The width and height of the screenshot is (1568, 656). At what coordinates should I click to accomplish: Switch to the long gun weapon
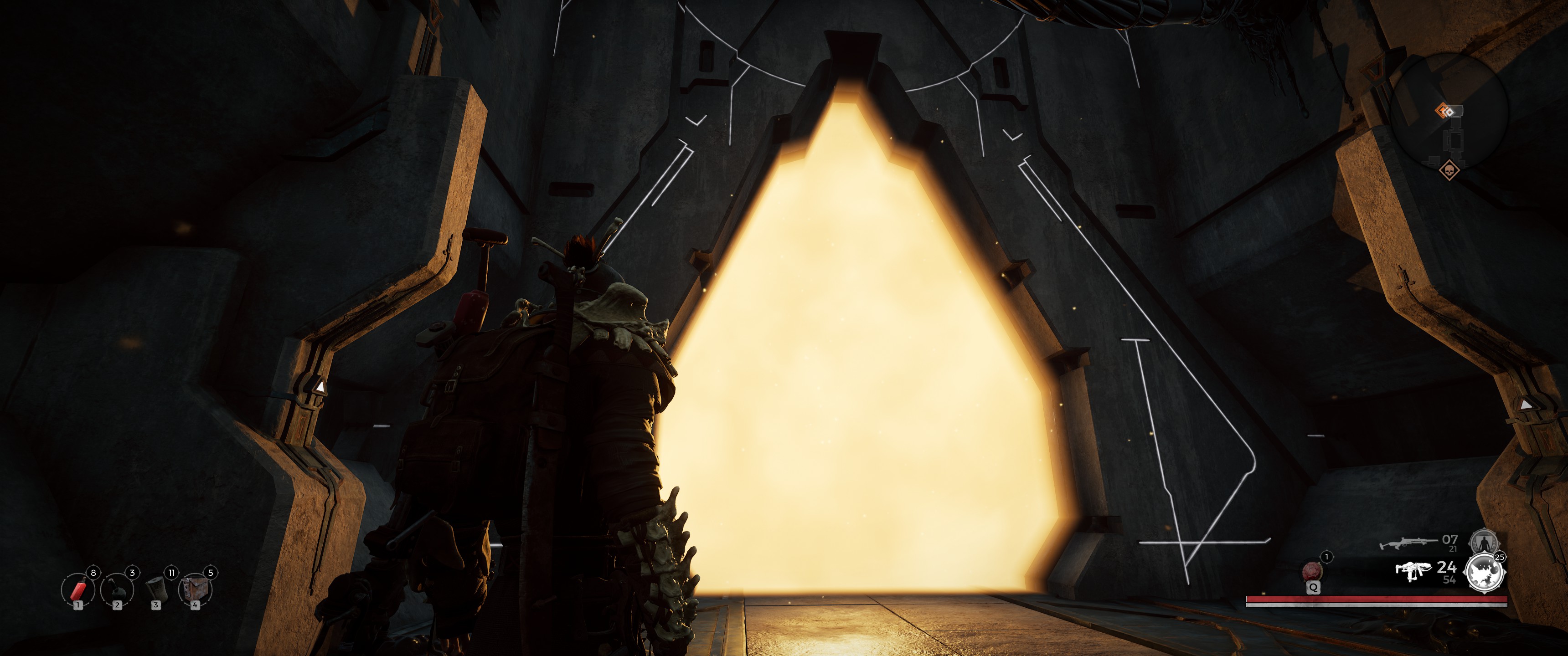(x=1407, y=542)
